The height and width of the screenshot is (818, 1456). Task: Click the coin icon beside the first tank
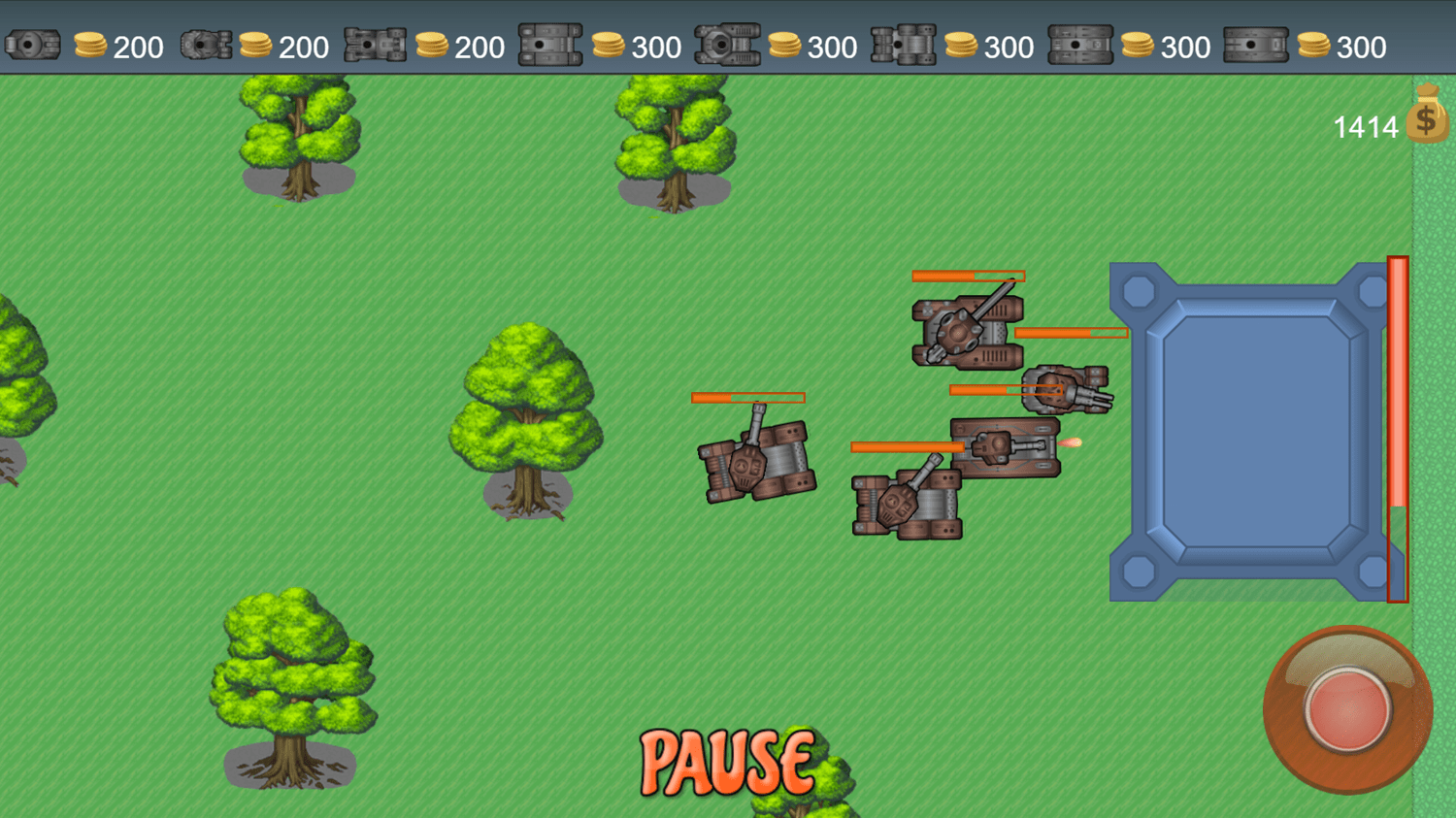(x=90, y=44)
